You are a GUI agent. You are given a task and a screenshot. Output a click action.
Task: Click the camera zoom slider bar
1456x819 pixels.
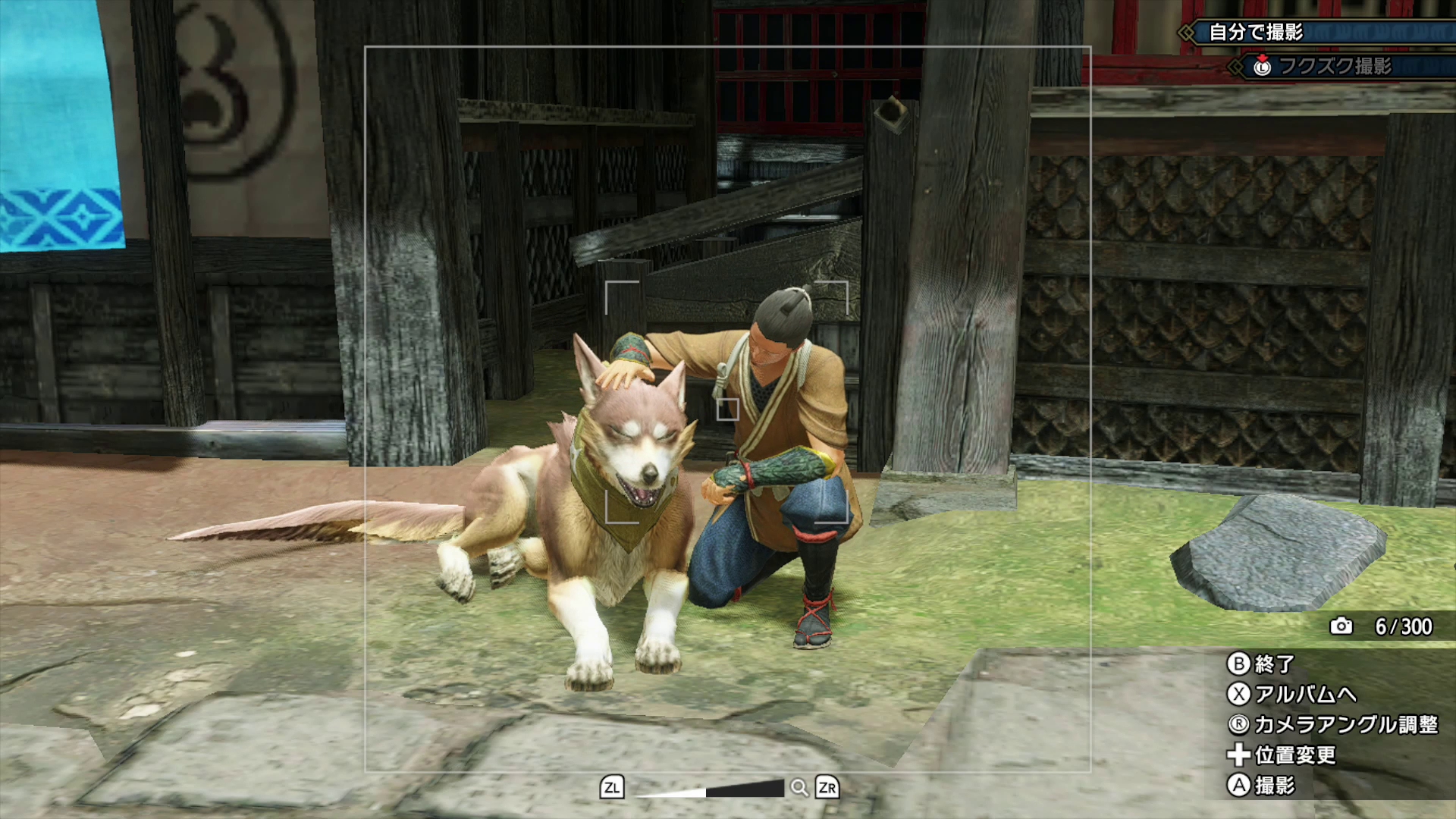(x=710, y=789)
